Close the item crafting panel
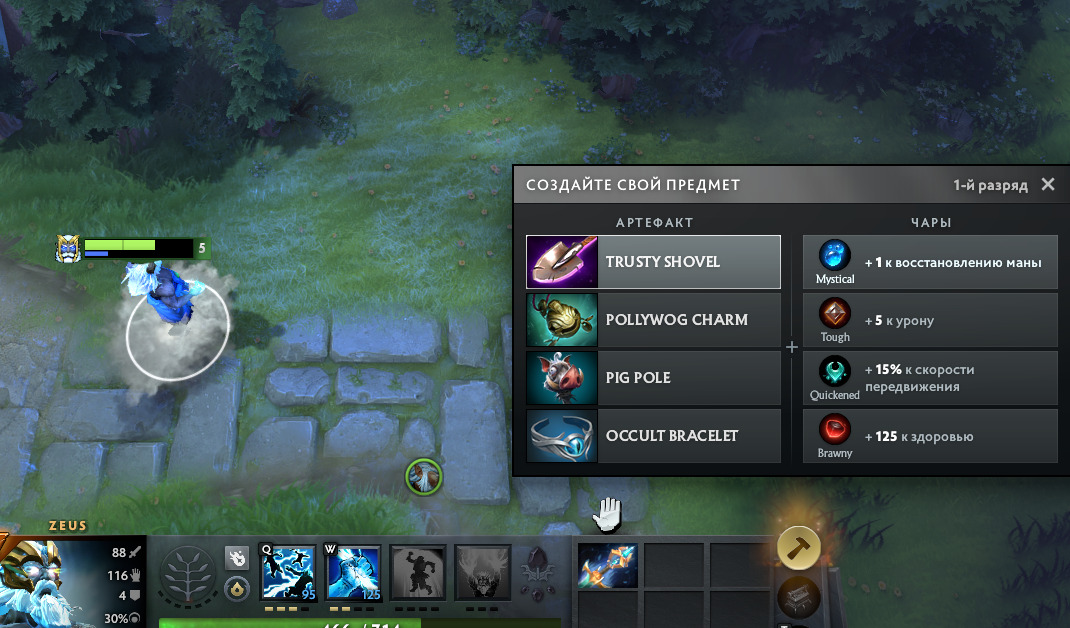Screen dimensions: 1070x628 click(x=1048, y=184)
